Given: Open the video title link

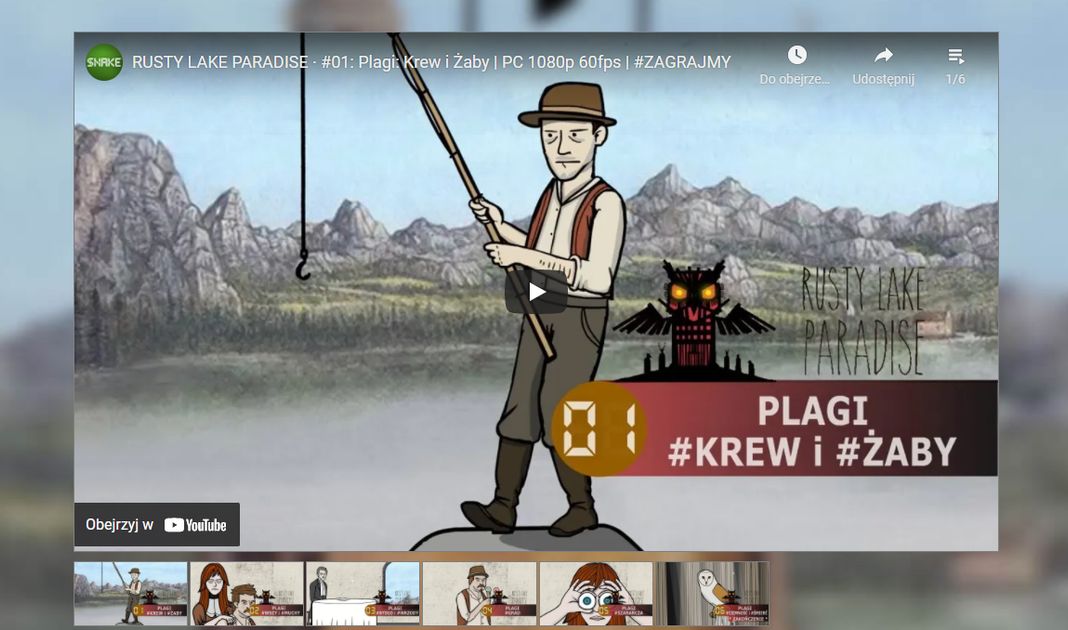Looking at the screenshot, I should [431, 62].
